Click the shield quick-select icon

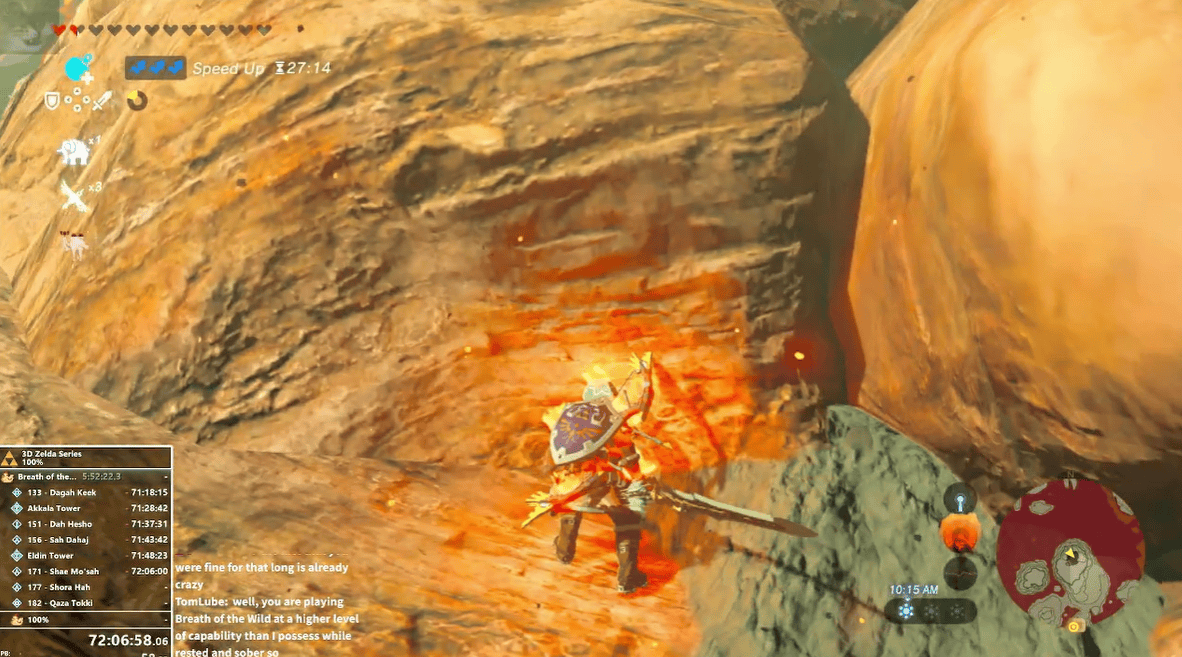[53, 101]
